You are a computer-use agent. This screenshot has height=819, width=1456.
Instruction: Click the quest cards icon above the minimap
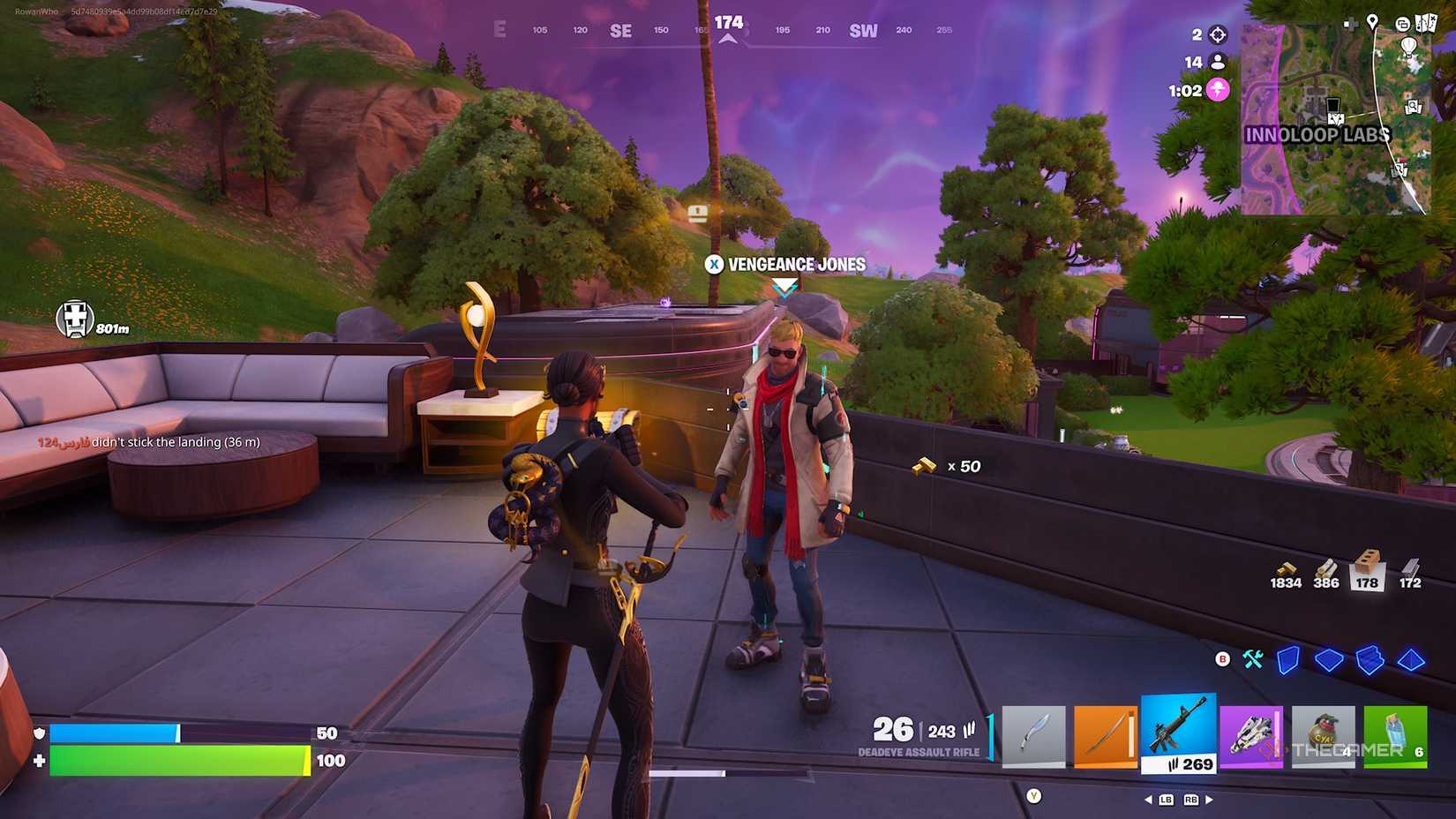tap(1426, 23)
